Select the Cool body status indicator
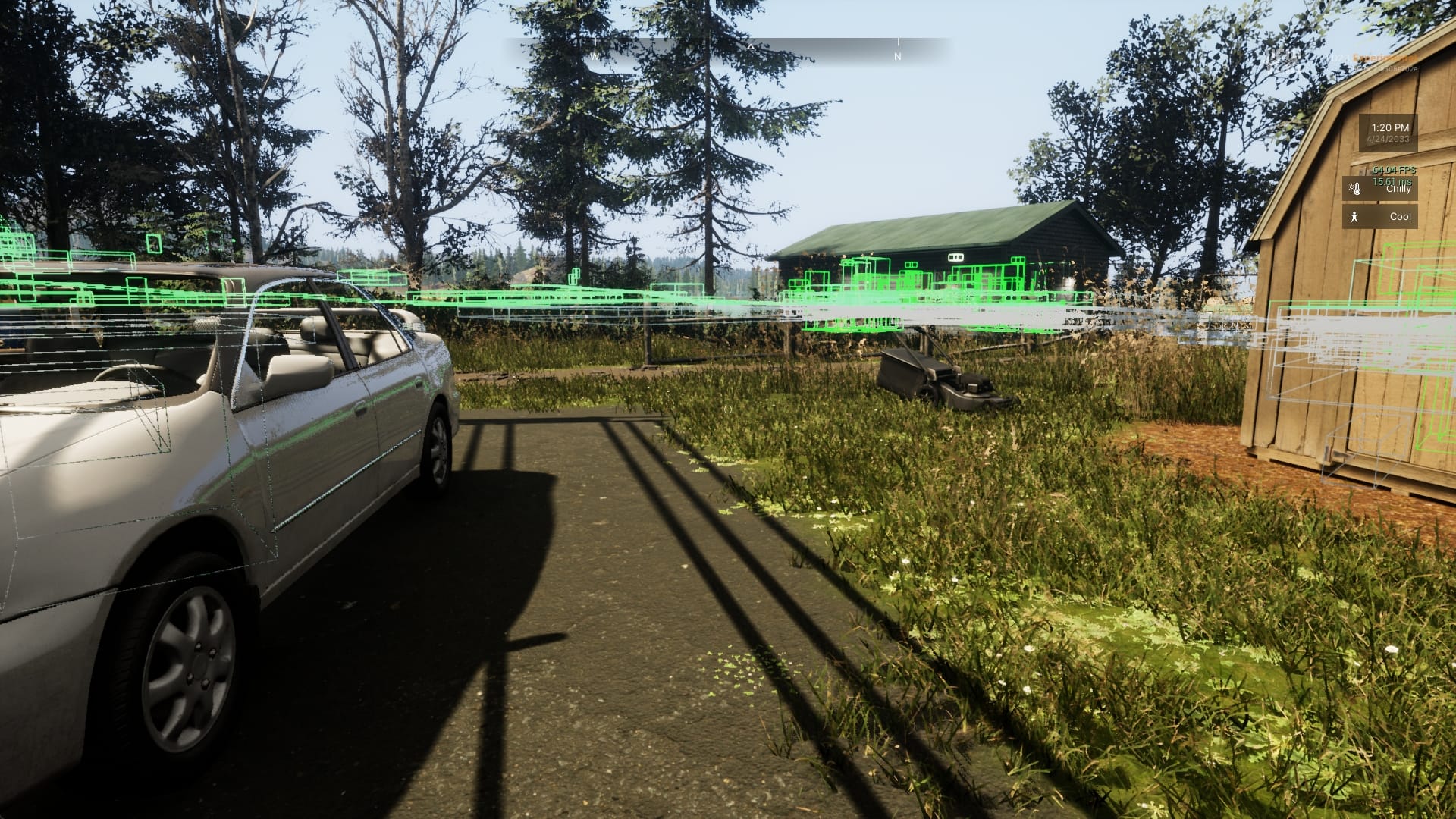The image size is (1456, 819). 1379,217
